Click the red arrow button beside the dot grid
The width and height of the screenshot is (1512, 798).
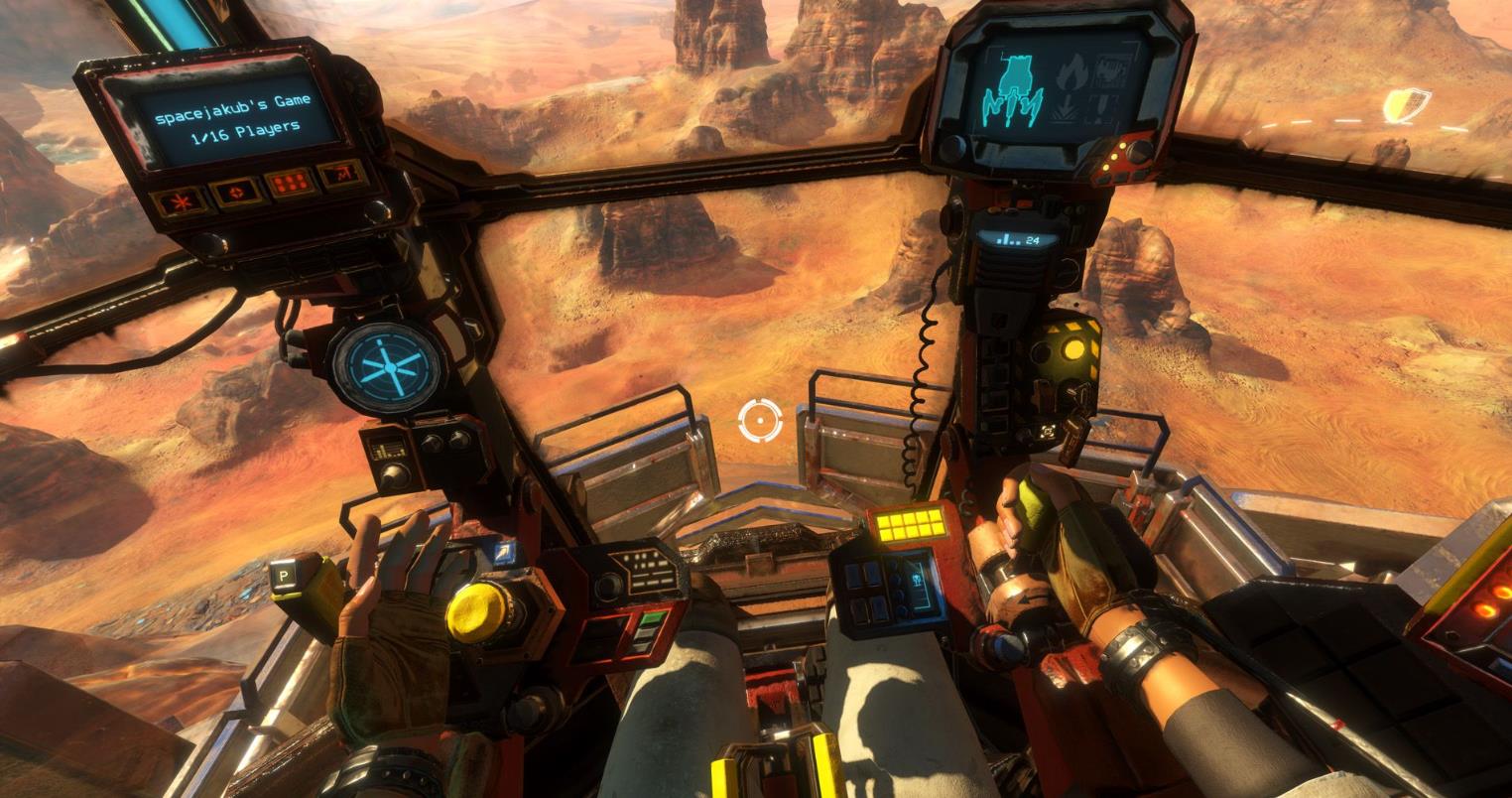[342, 175]
